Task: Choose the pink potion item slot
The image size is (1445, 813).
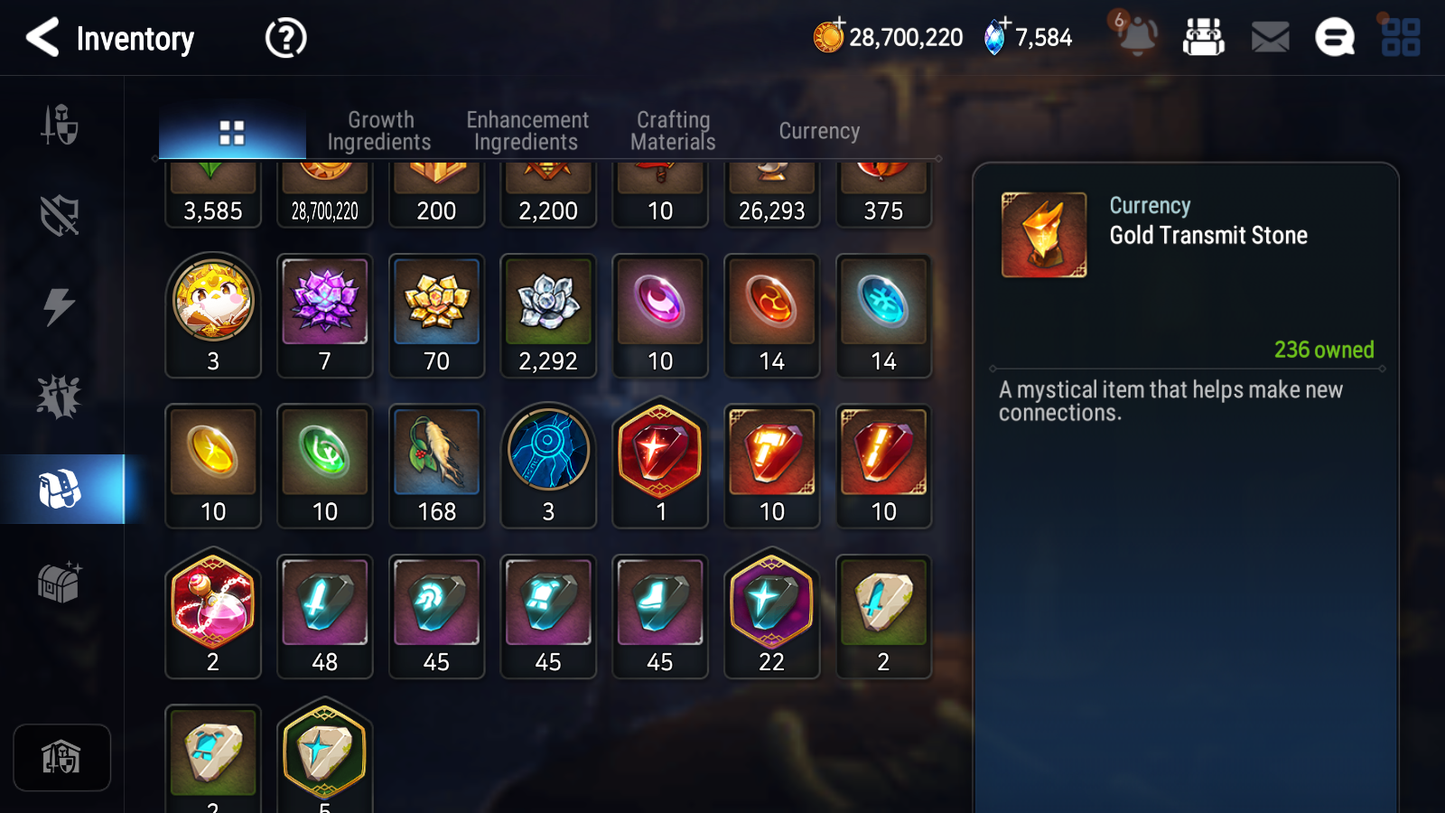Action: click(213, 614)
